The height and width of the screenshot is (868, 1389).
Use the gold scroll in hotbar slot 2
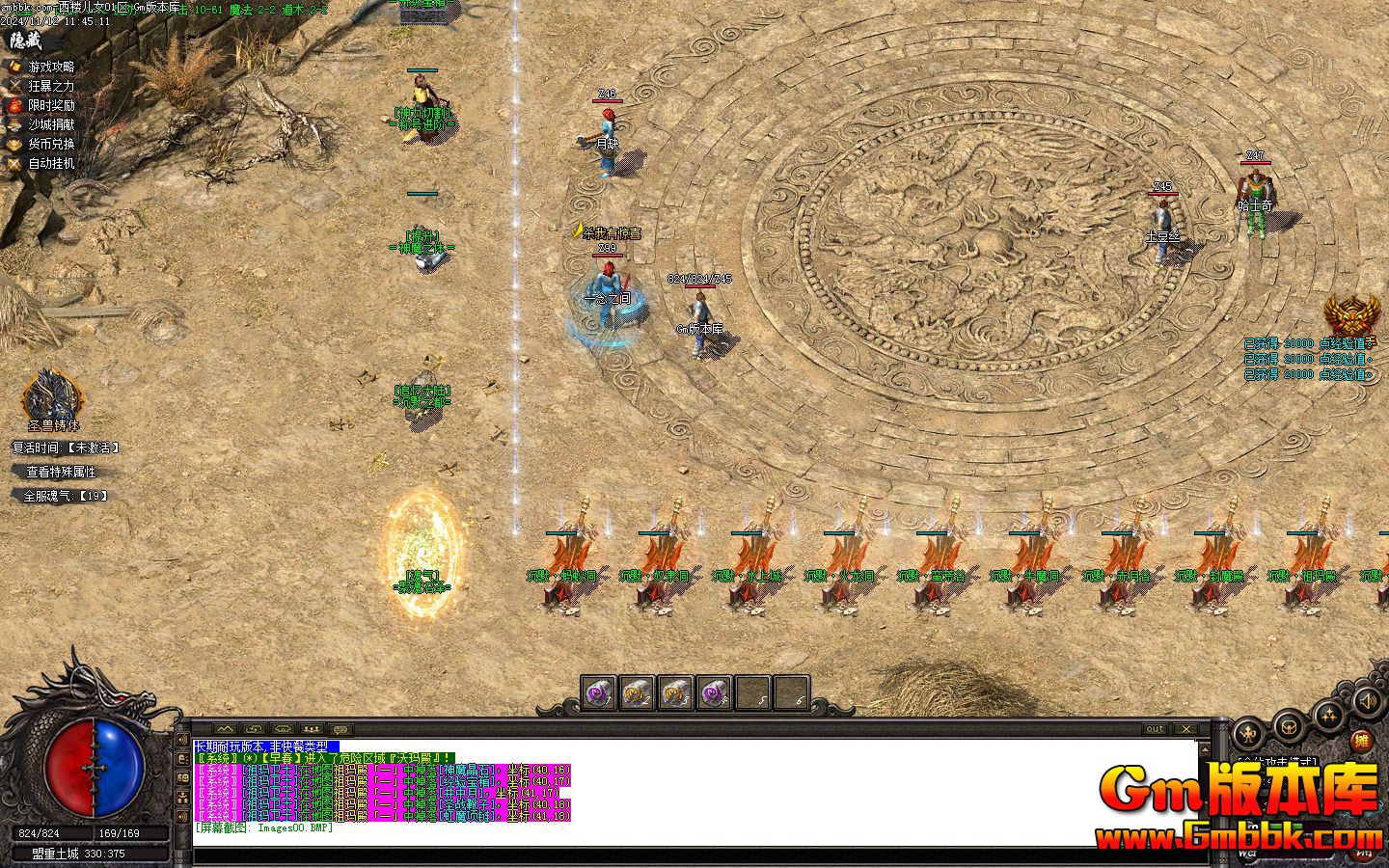tap(637, 692)
